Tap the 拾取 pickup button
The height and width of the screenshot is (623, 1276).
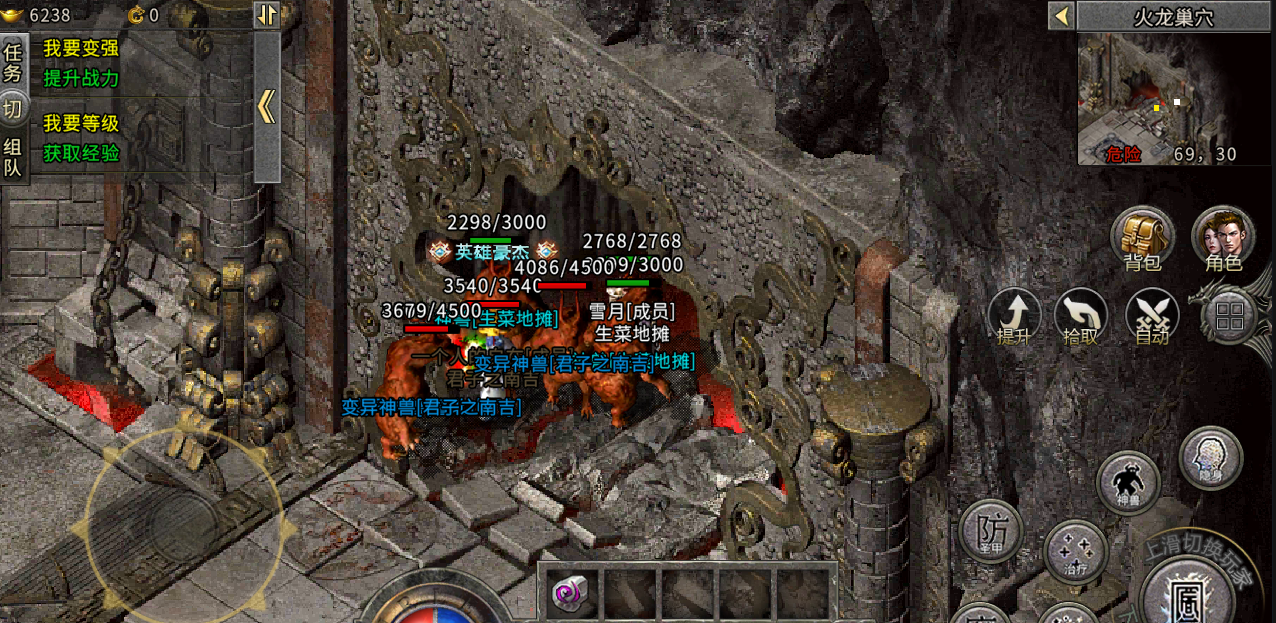tap(1081, 316)
